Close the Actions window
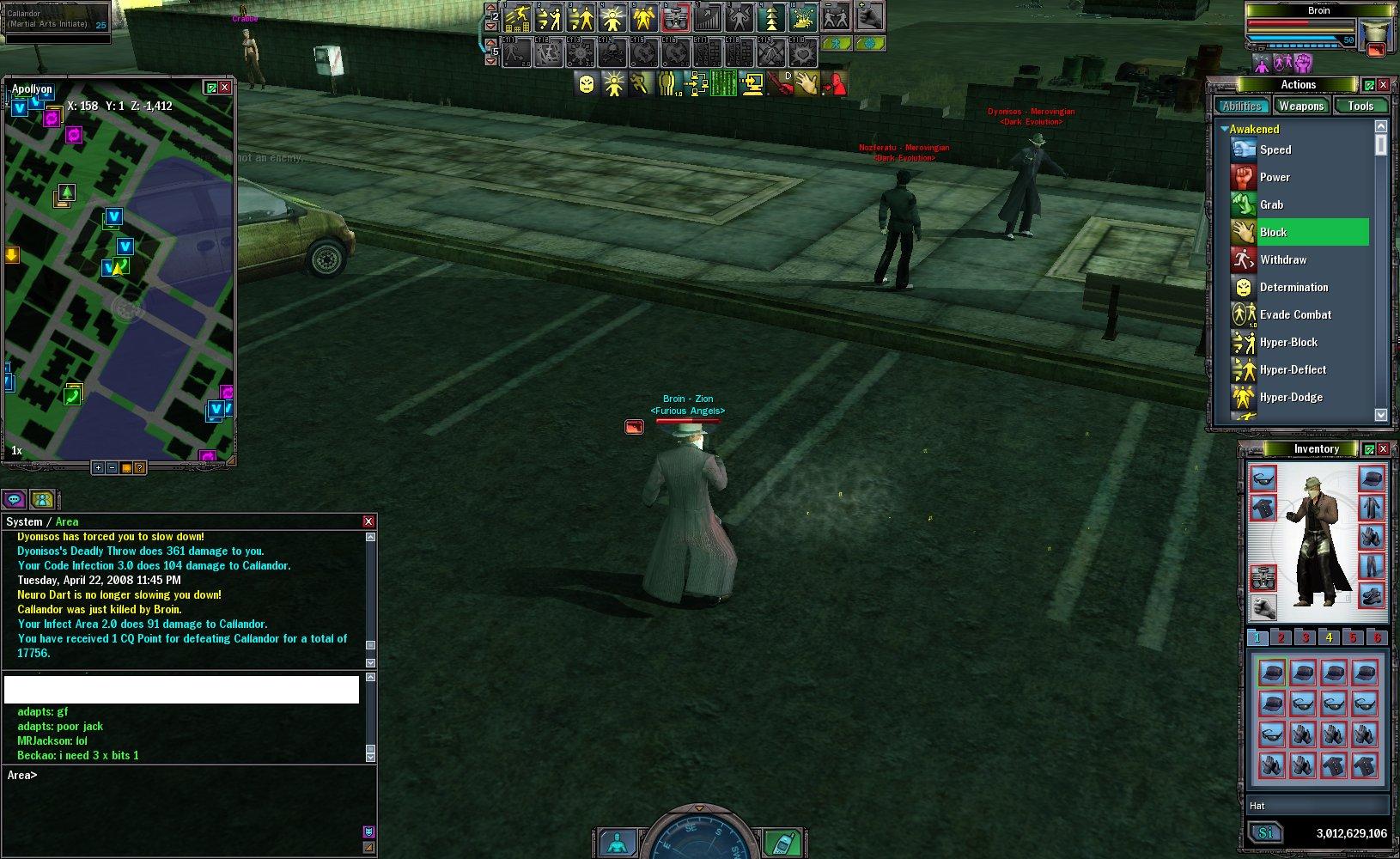Screen dimensions: 1400x859 click(x=1383, y=85)
